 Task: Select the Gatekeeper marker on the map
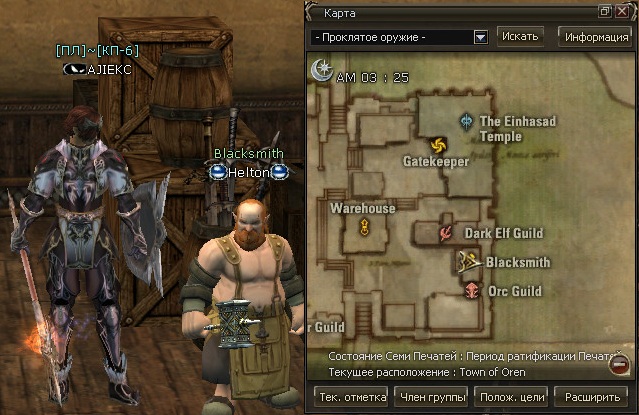point(436,145)
